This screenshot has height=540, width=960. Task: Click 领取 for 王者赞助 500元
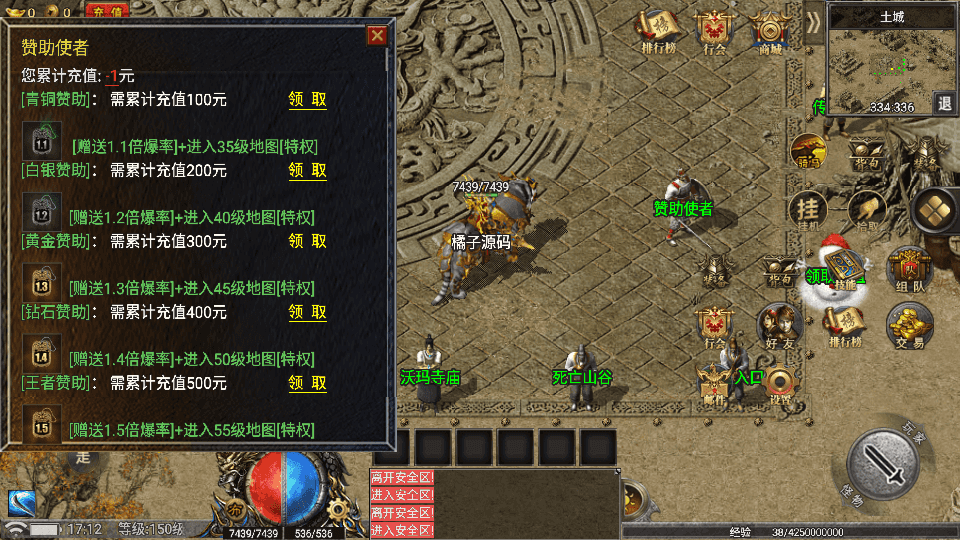pos(307,383)
